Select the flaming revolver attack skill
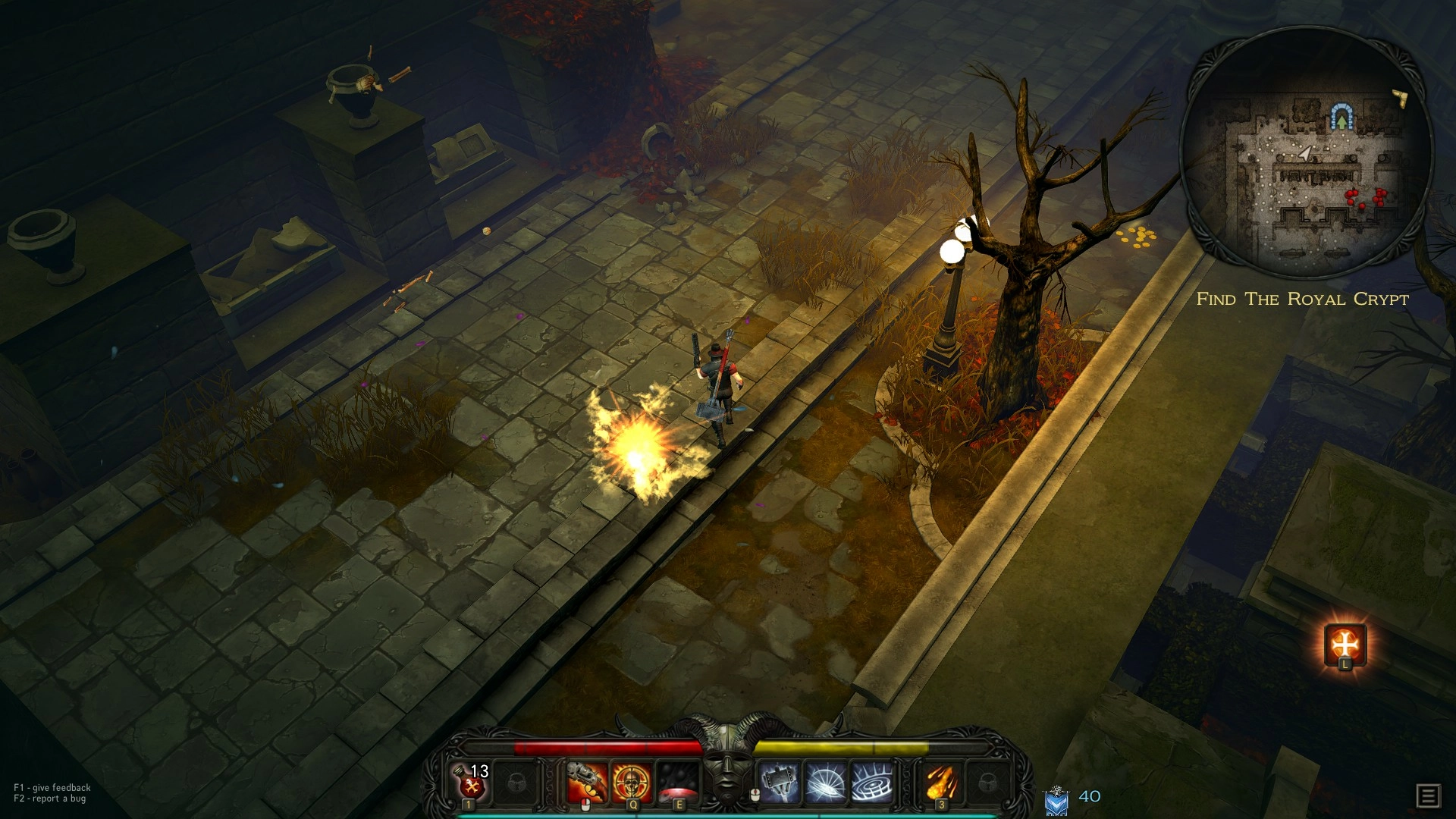This screenshot has width=1456, height=819. coord(588,783)
